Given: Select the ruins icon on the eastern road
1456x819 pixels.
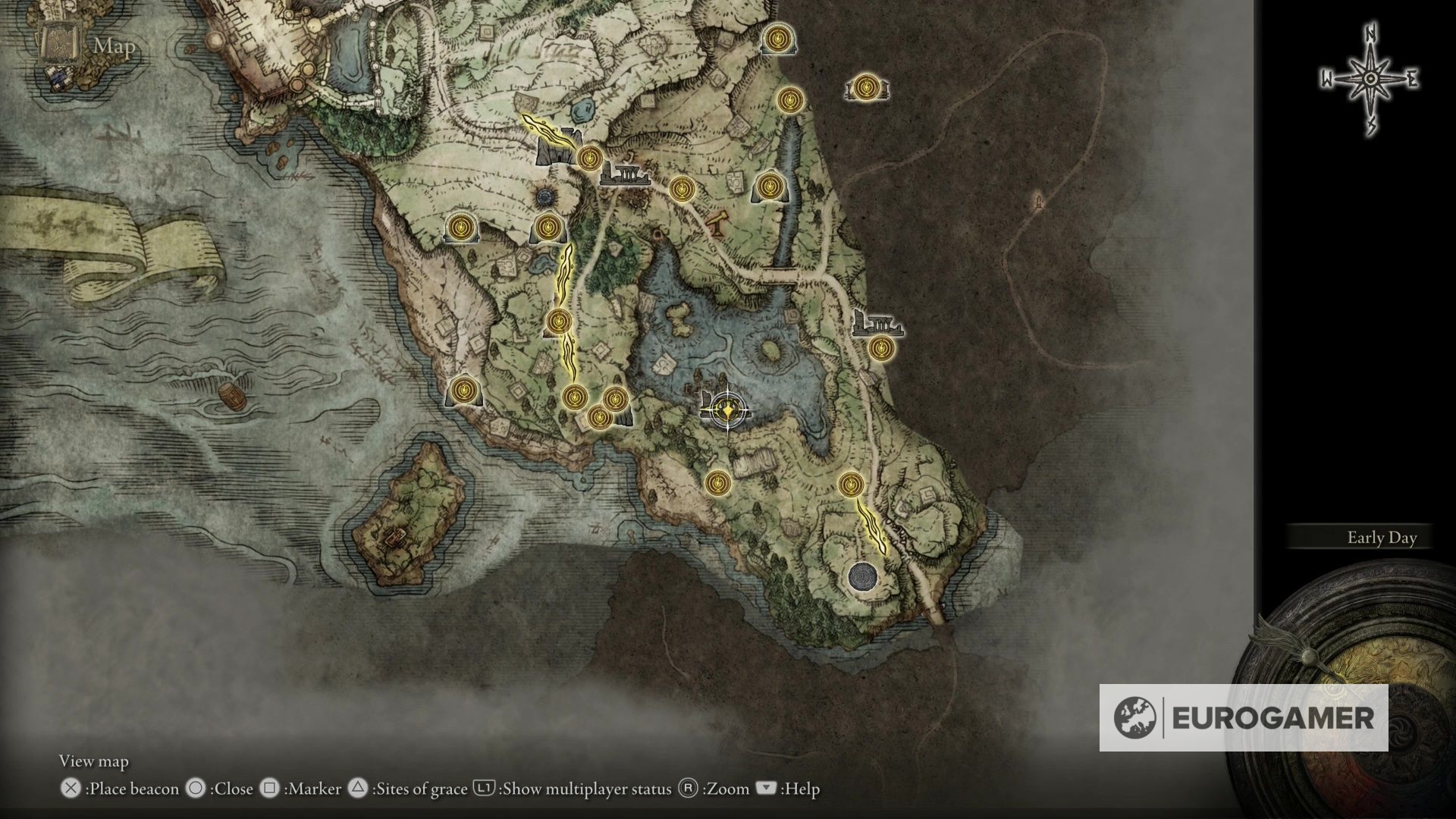Looking at the screenshot, I should (877, 323).
